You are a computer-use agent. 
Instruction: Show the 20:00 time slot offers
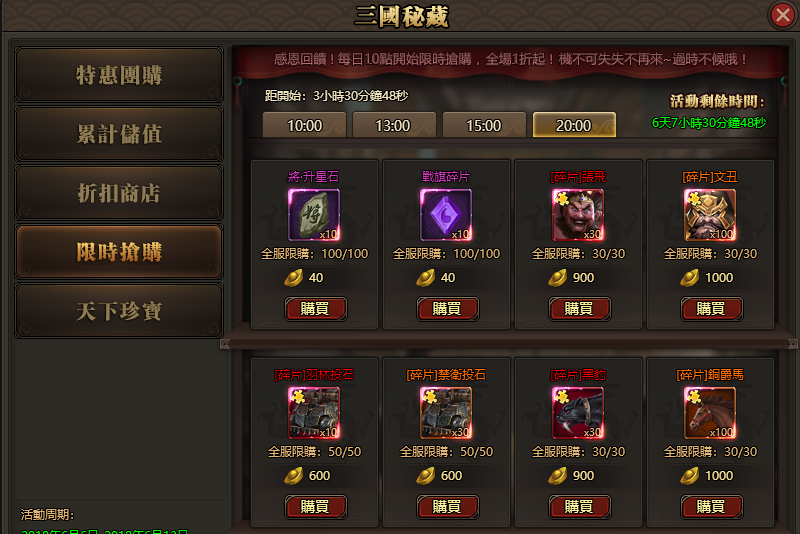[573, 125]
